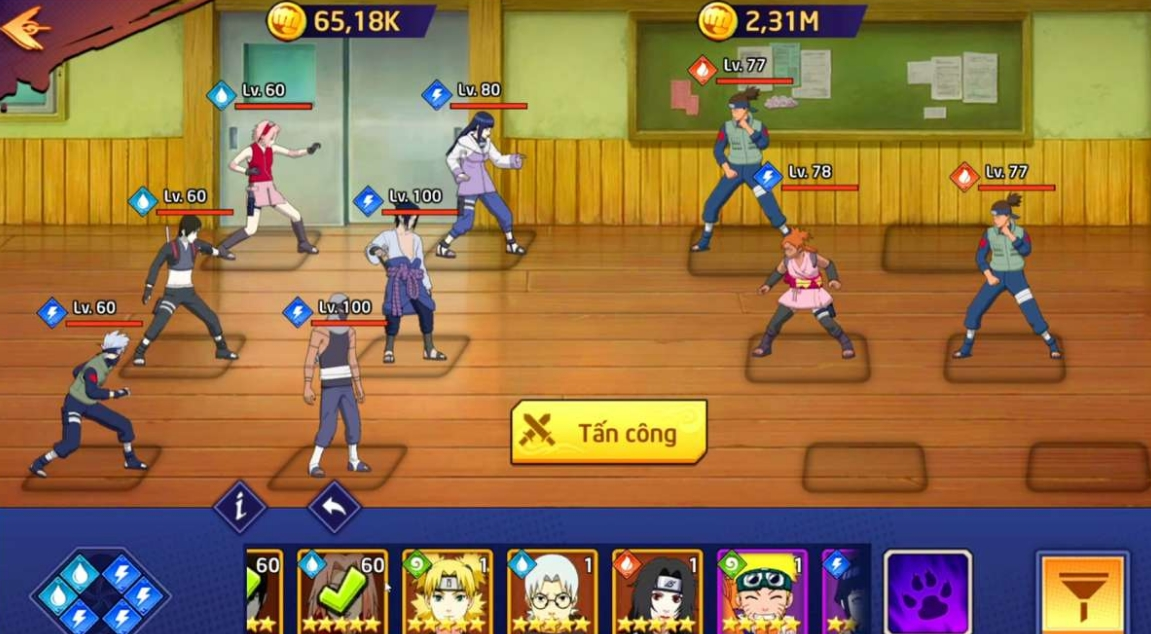
Task: Select the Temari hero card
Action: point(447,591)
